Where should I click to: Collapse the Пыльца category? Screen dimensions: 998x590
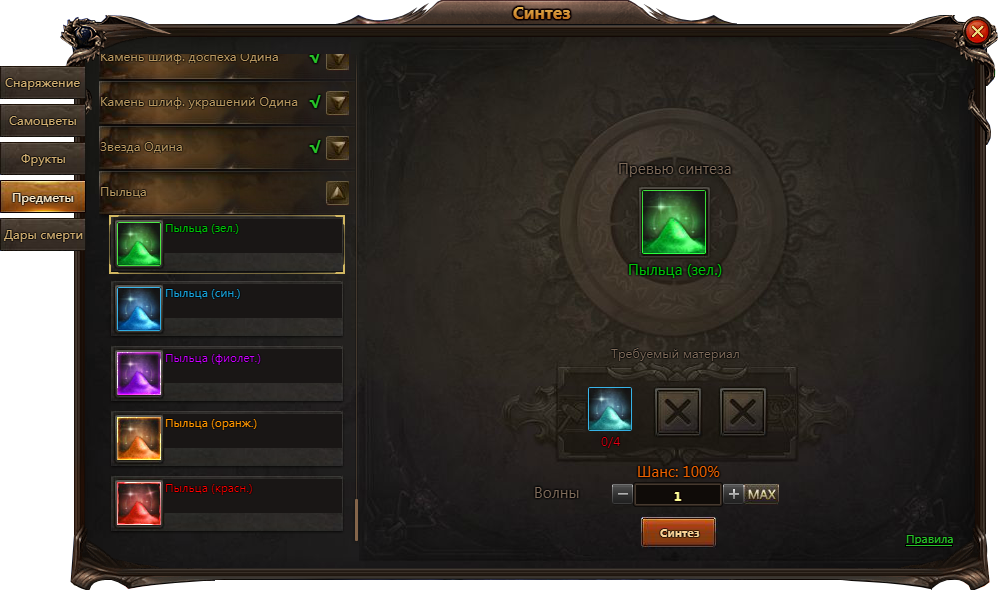tap(338, 193)
